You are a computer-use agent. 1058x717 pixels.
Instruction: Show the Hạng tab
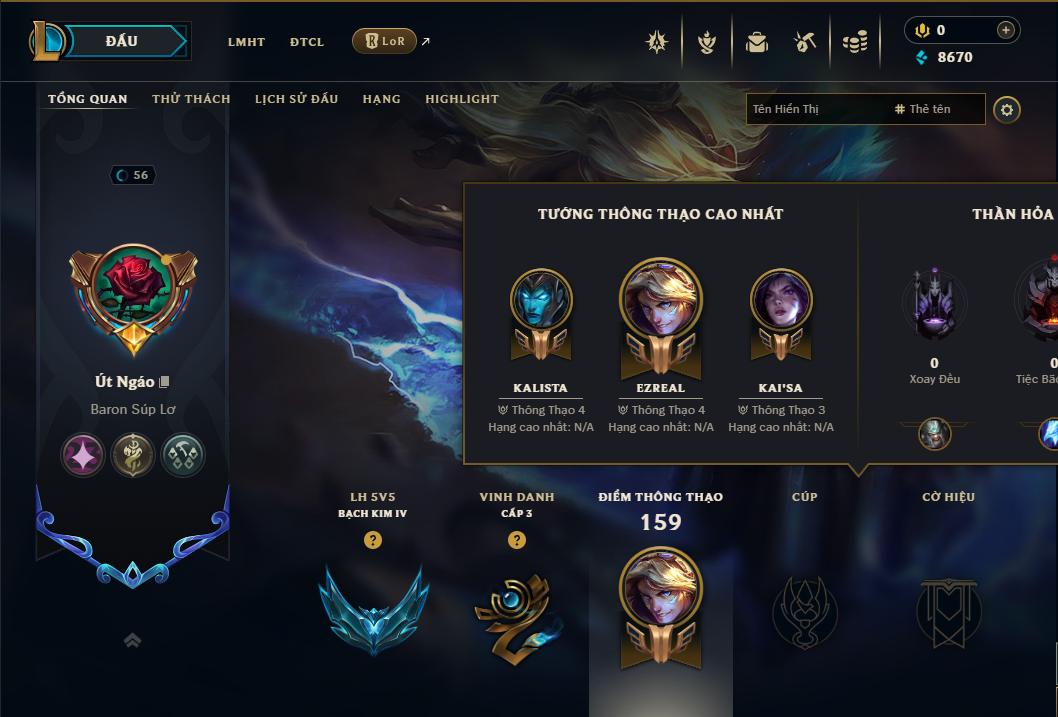(381, 99)
